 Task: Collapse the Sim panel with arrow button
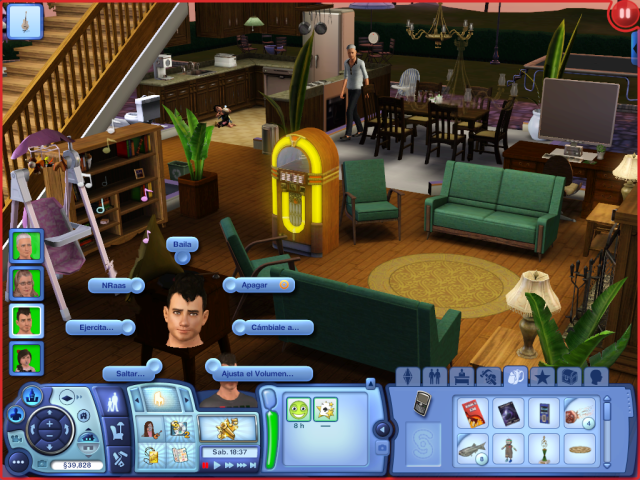[381, 429]
